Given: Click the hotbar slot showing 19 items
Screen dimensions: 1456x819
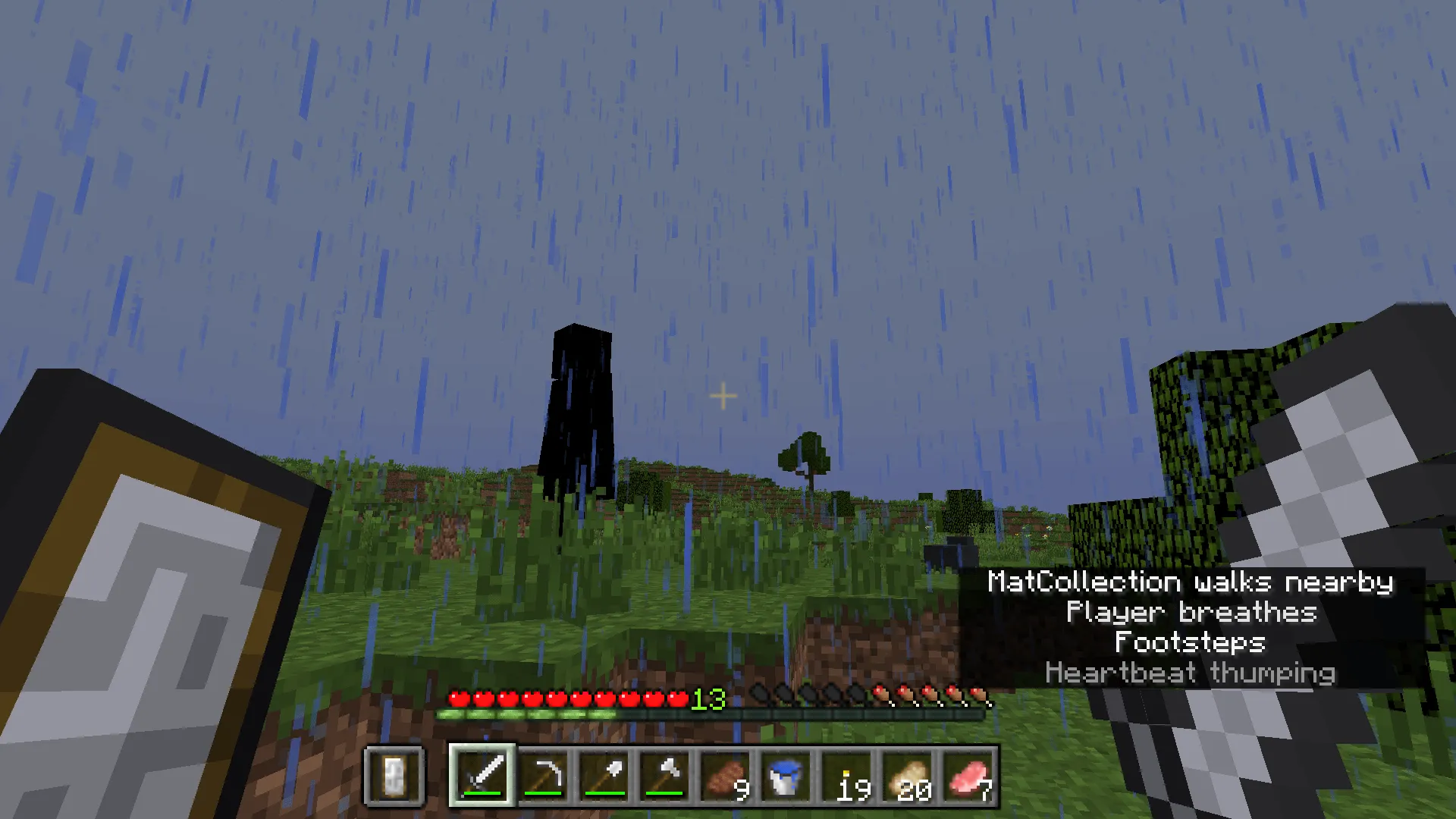Looking at the screenshot, I should tap(847, 777).
